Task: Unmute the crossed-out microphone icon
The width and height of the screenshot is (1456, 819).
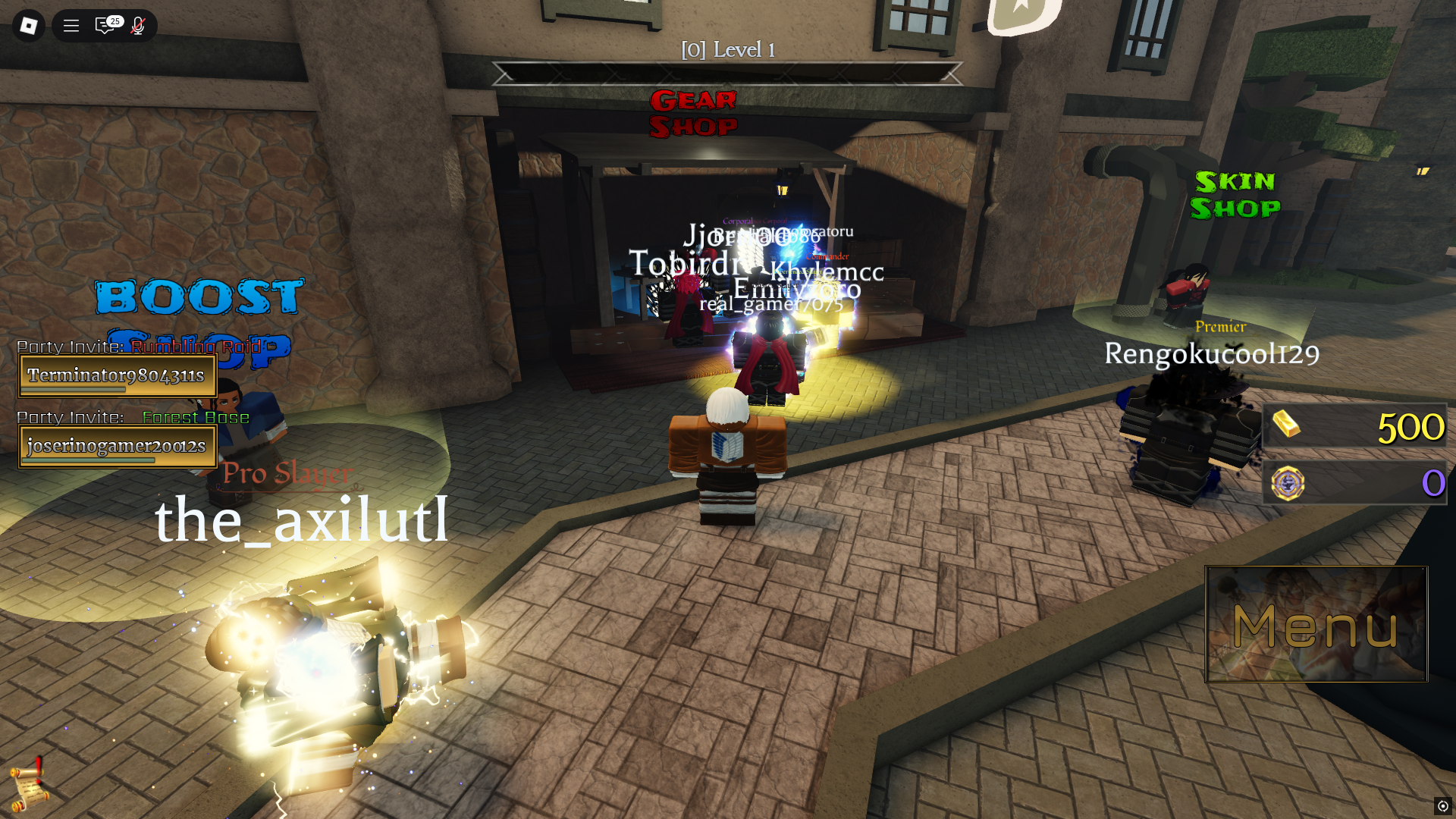Action: tap(136, 26)
